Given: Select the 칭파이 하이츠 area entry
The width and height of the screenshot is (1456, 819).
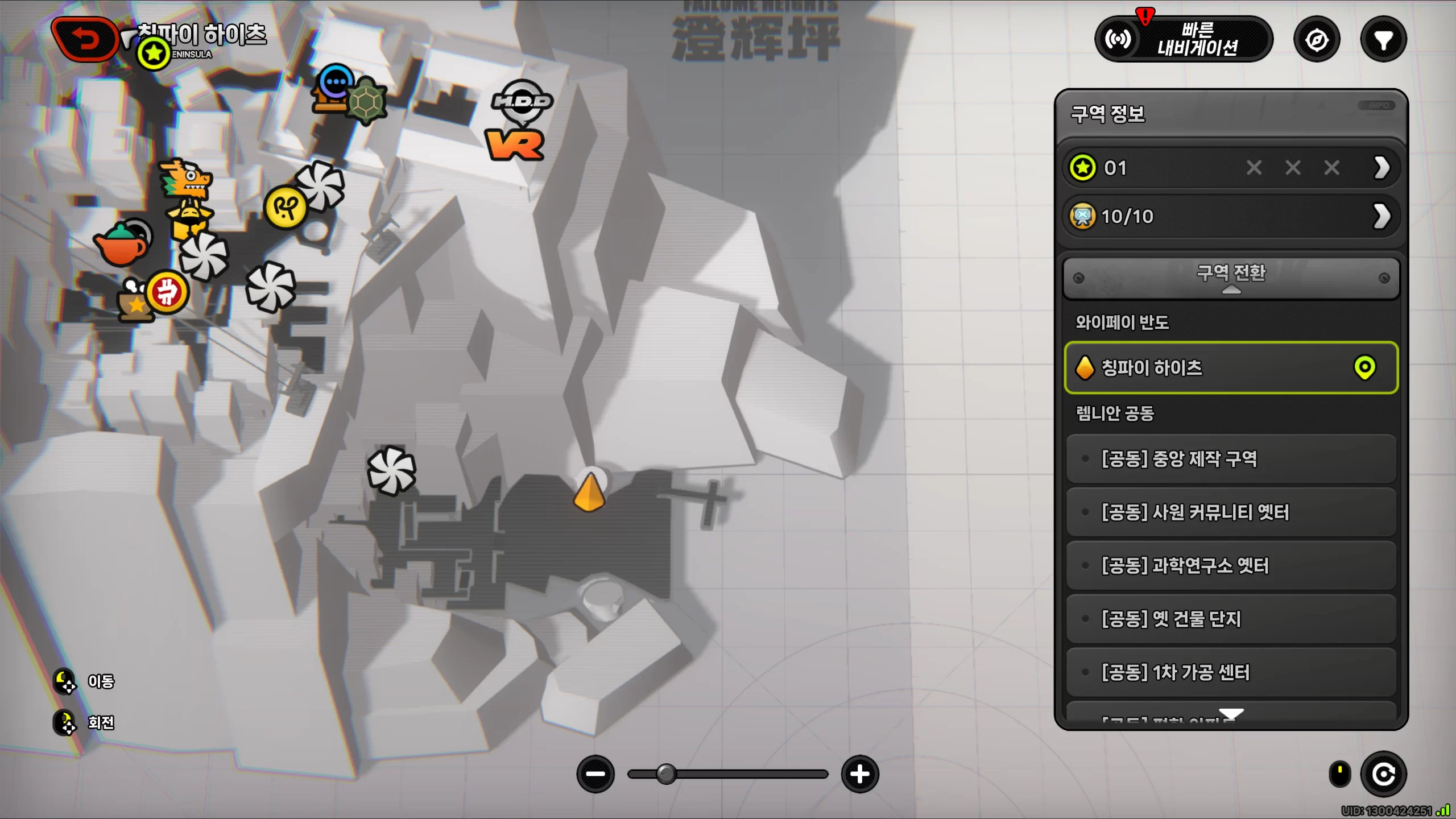Looking at the screenshot, I should [1231, 368].
